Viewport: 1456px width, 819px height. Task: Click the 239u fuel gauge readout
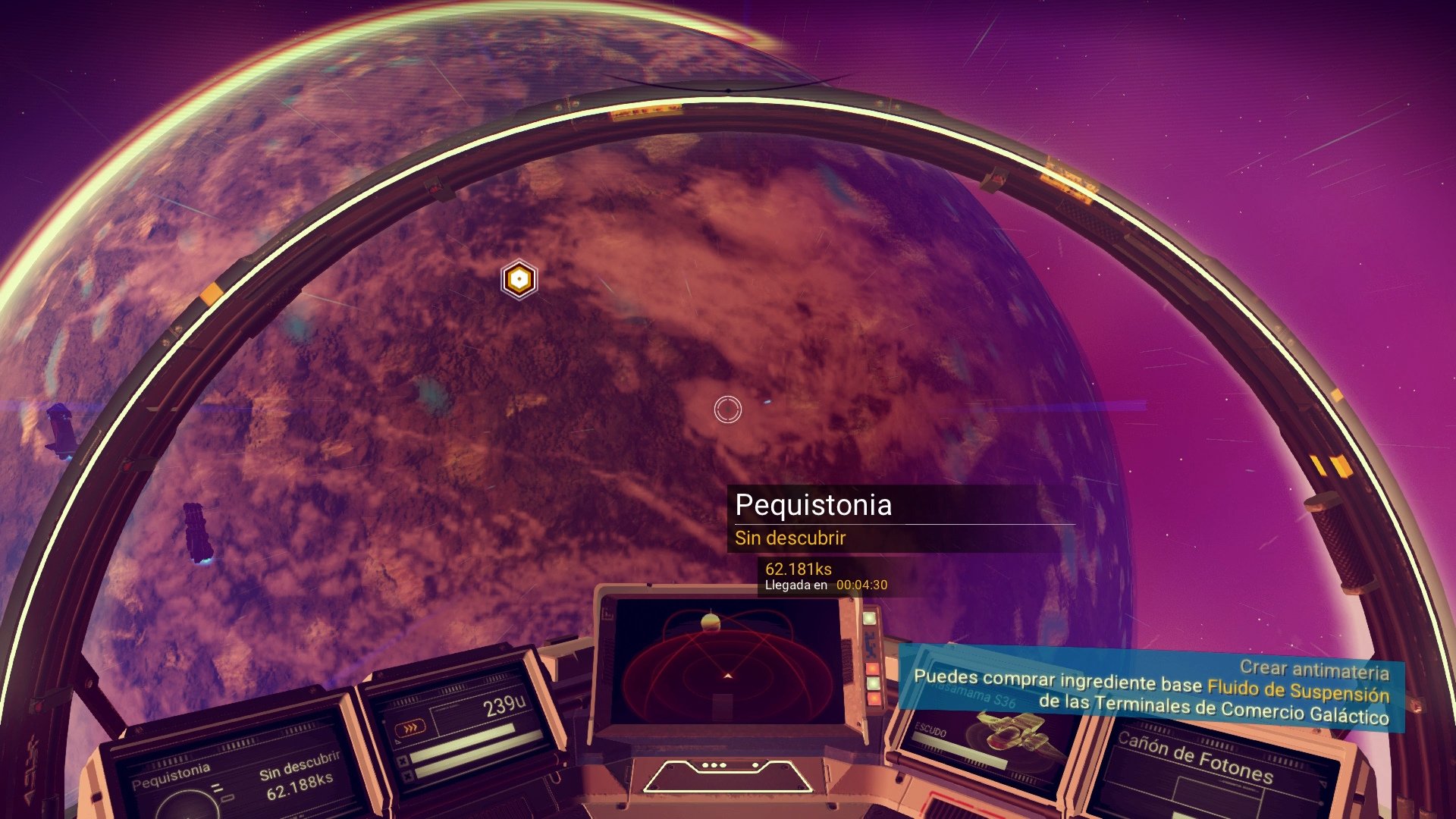click(504, 704)
